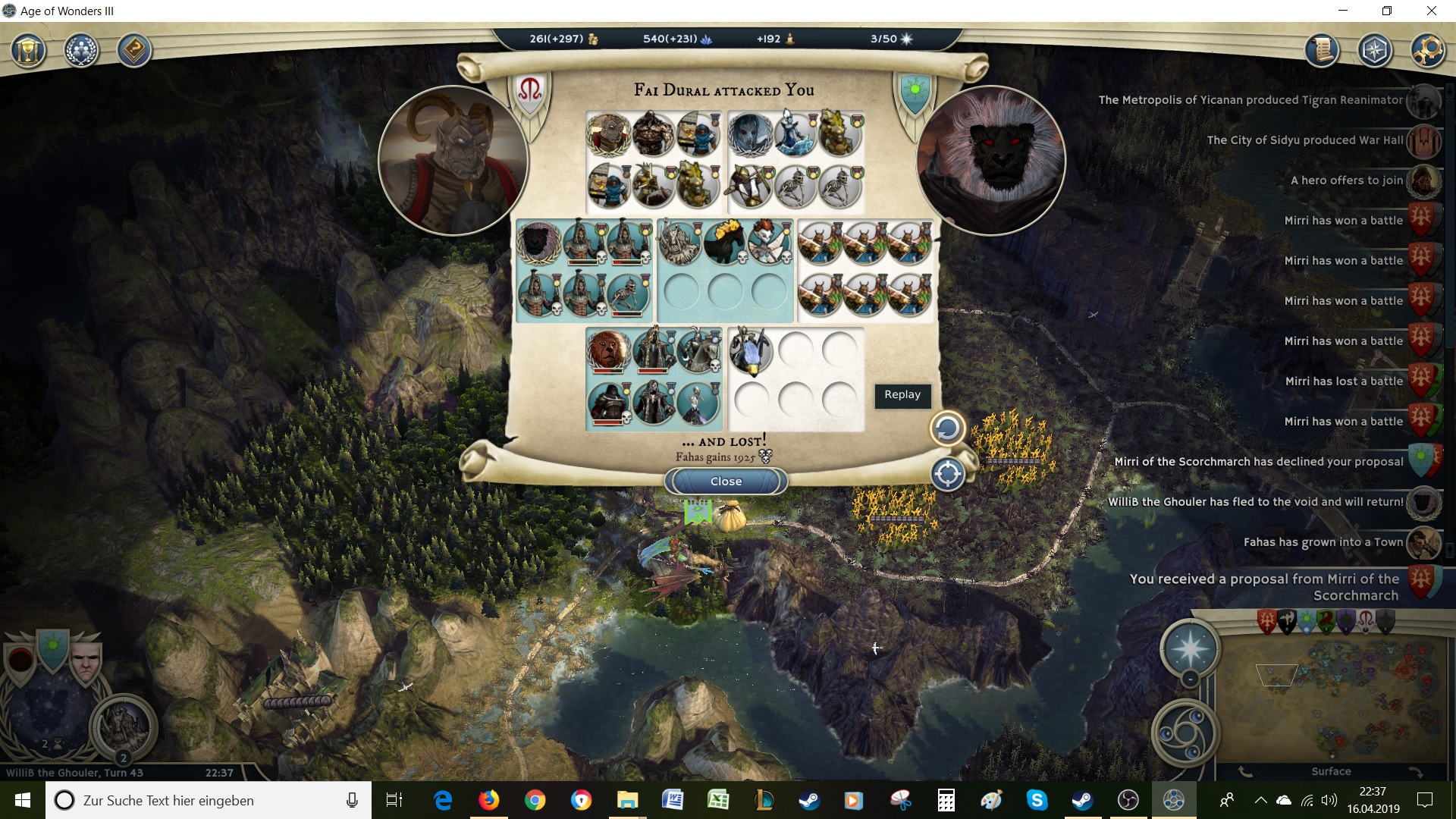Close the Age of Wonders III window
This screenshot has height=819, width=1456.
coord(1431,11)
